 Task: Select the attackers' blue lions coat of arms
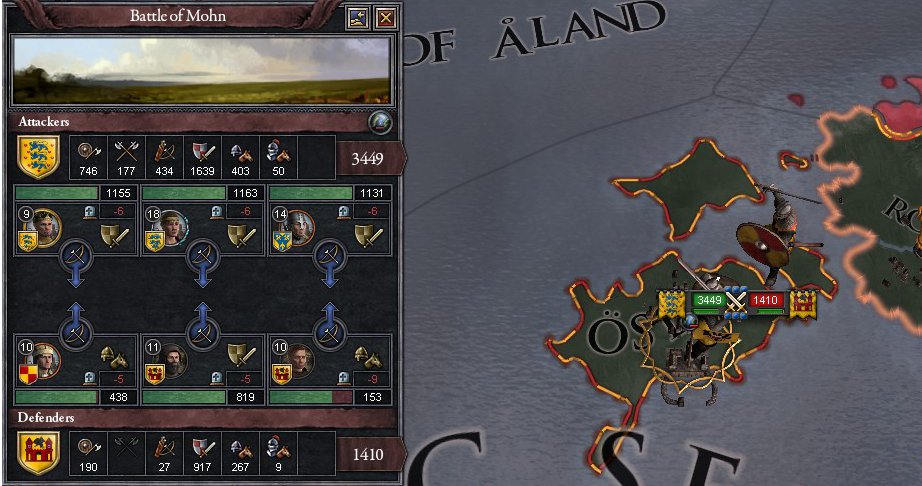[x=39, y=156]
